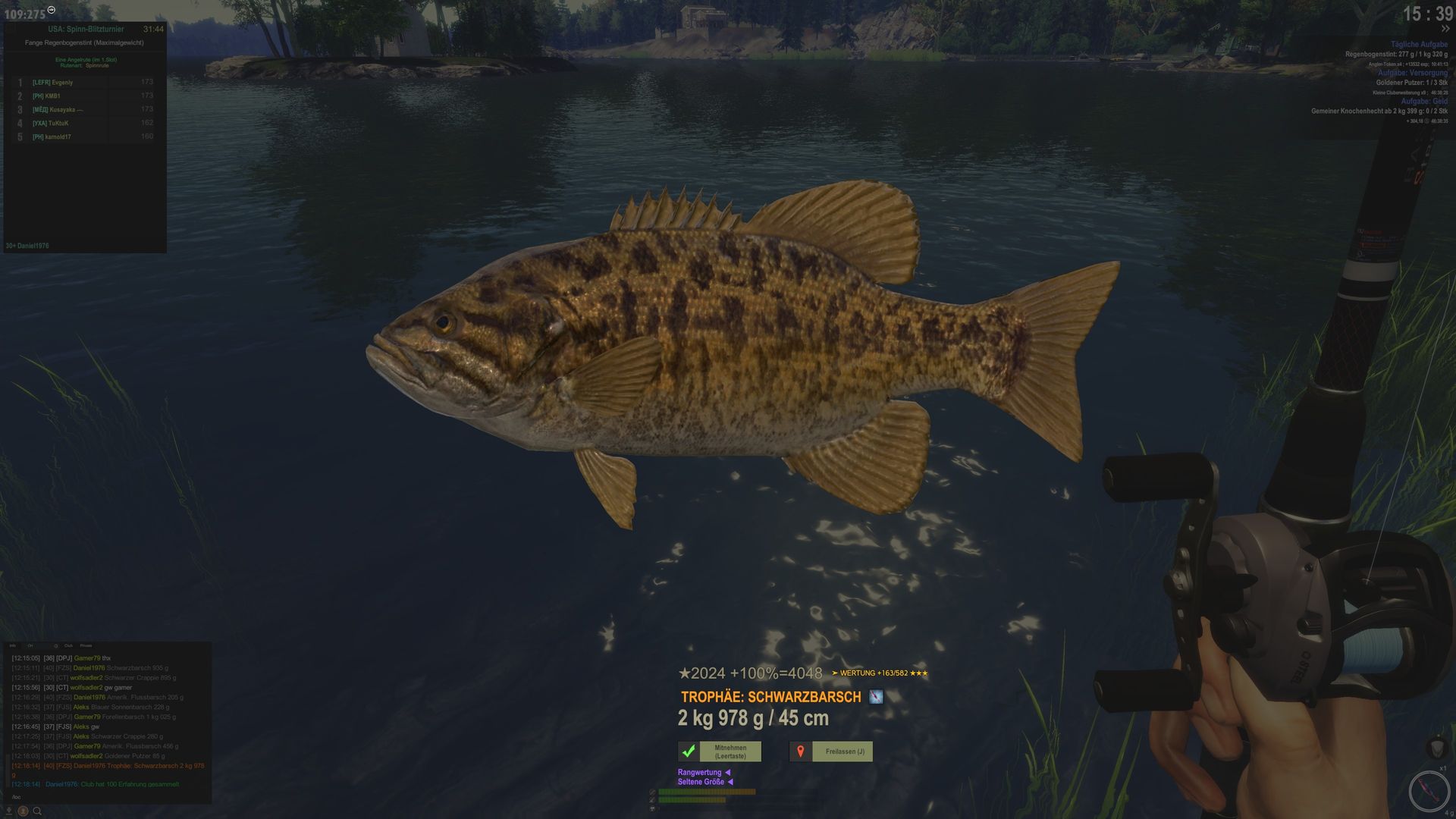Screen dimensions: 1456x819
Task: Select Gamer79's name in the chat log
Action: tap(86, 658)
